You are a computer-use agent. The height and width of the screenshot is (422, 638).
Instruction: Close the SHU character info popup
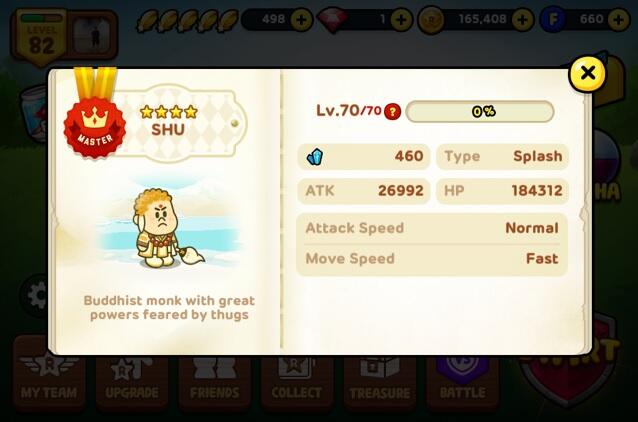coord(587,73)
